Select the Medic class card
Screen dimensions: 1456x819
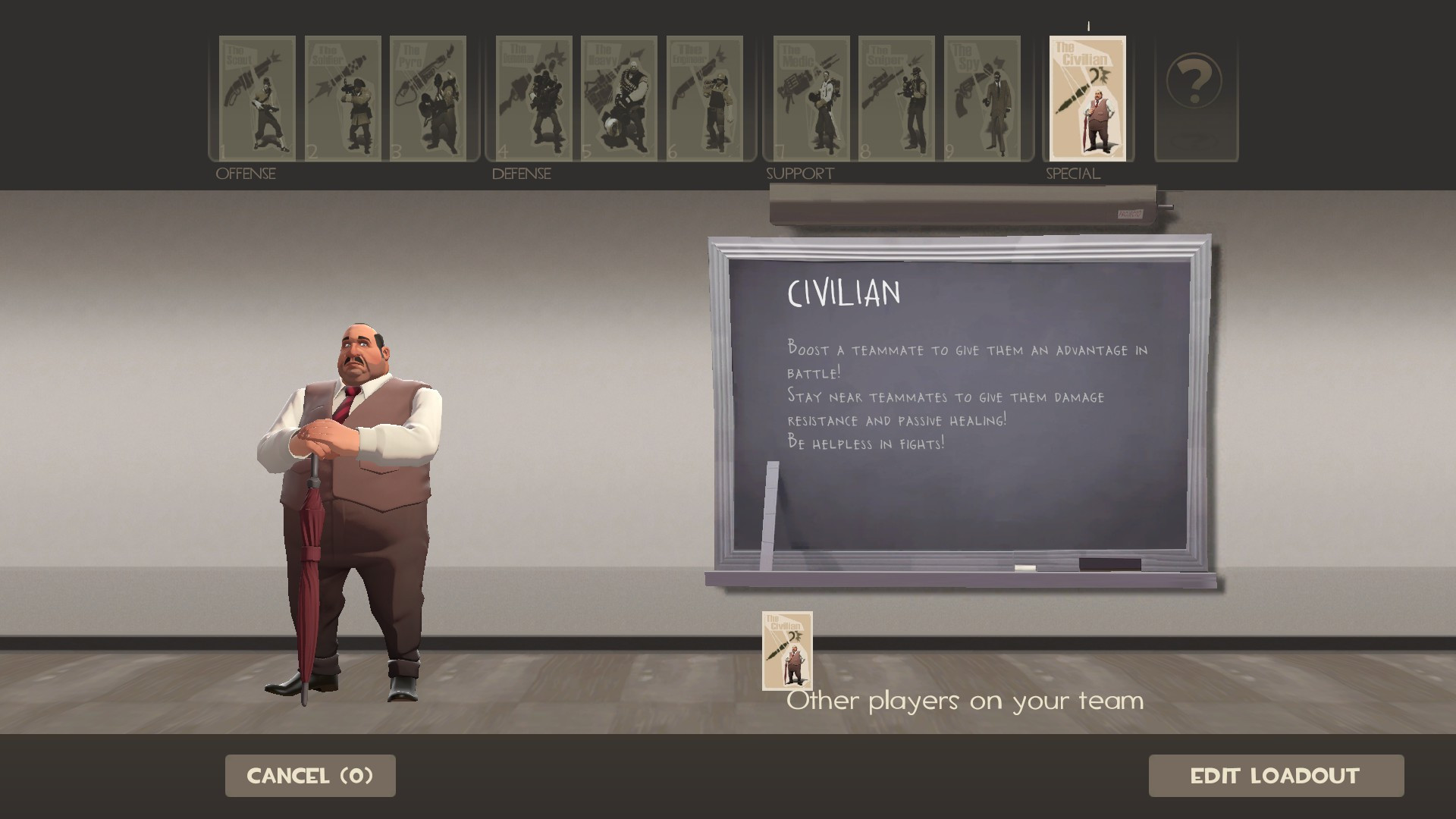(x=810, y=99)
